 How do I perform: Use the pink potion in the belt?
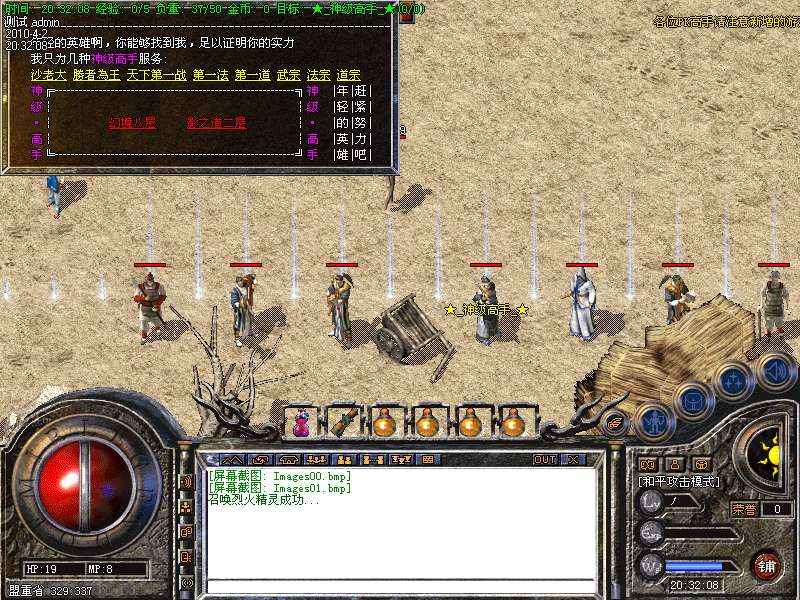tap(300, 424)
